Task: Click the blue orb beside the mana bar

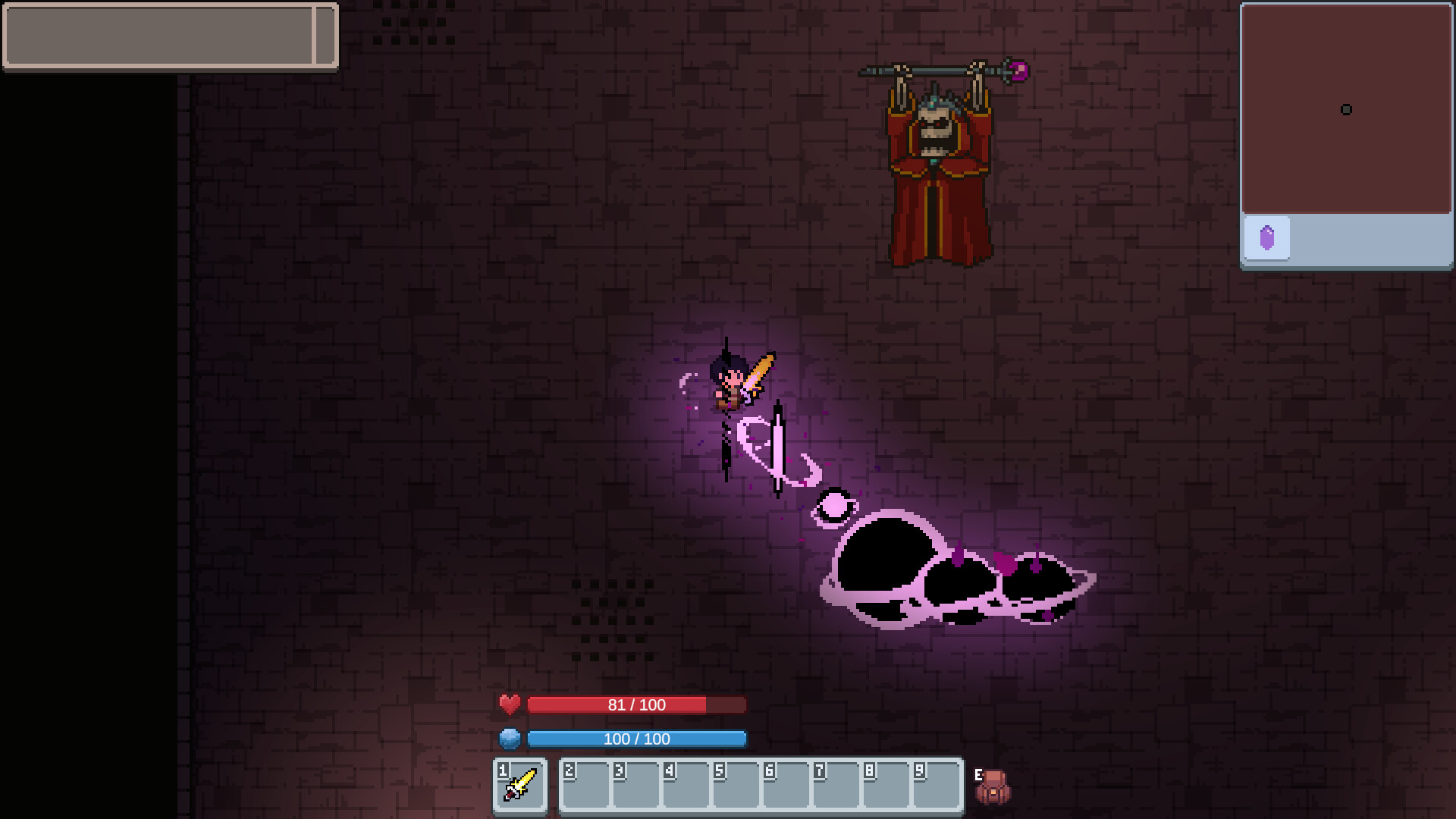Action: [510, 739]
